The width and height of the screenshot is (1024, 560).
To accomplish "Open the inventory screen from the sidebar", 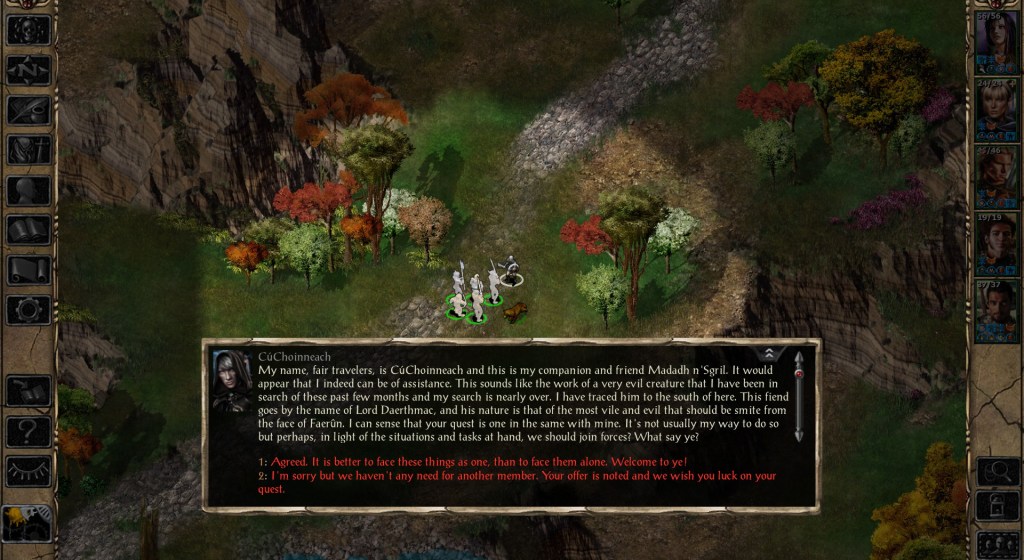I will tap(28, 149).
